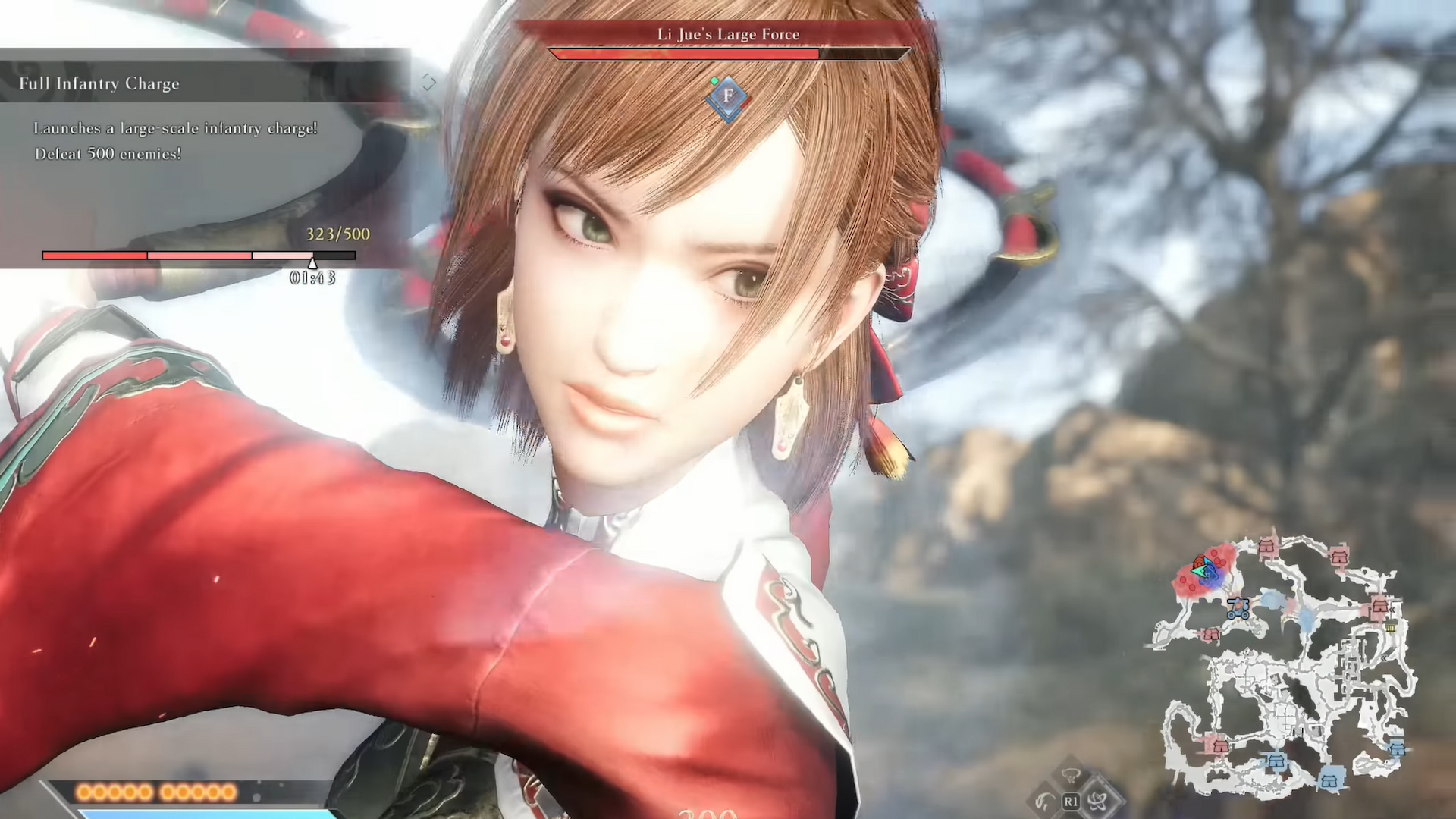Click the lower chevron marker on the minimap
Image resolution: width=1456 pixels, height=819 pixels.
tap(1384, 658)
